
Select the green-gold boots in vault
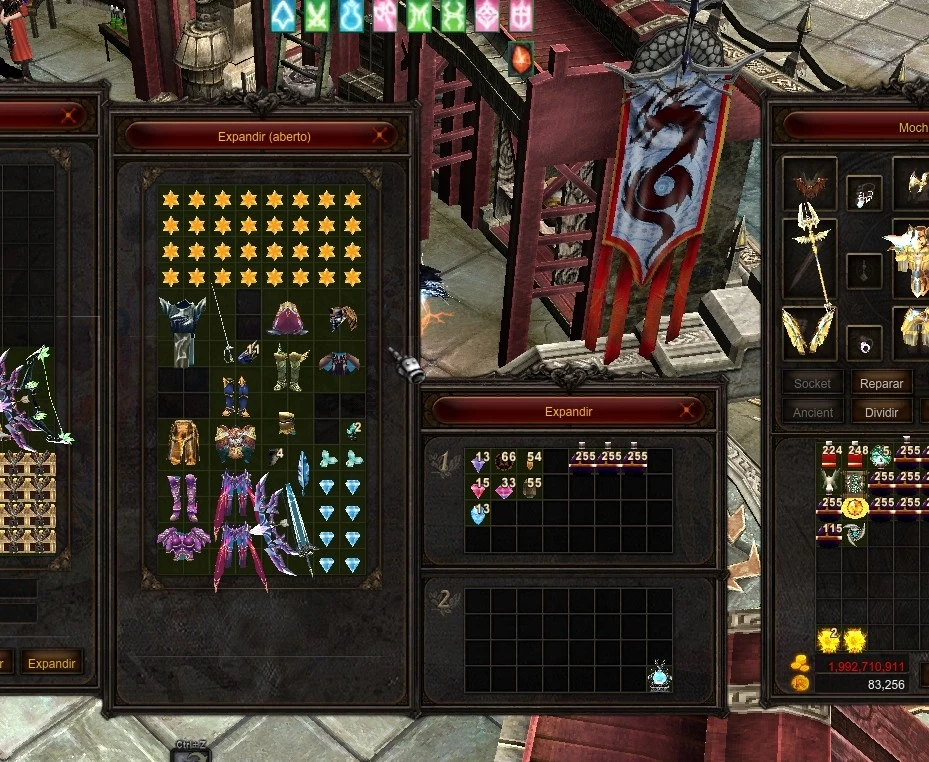point(287,368)
